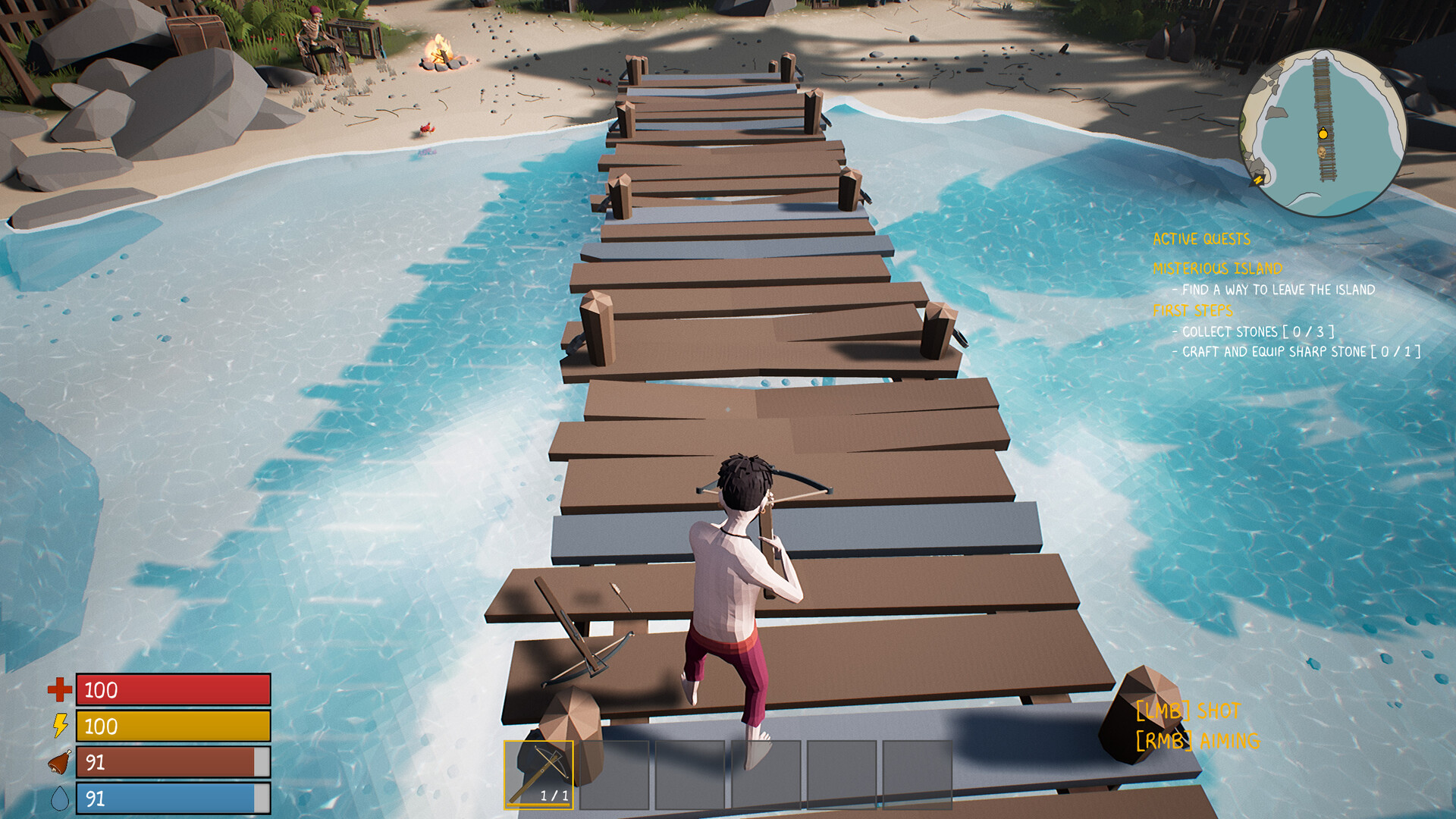Click the N compass arrow on the minimap

pyautogui.click(x=1258, y=180)
